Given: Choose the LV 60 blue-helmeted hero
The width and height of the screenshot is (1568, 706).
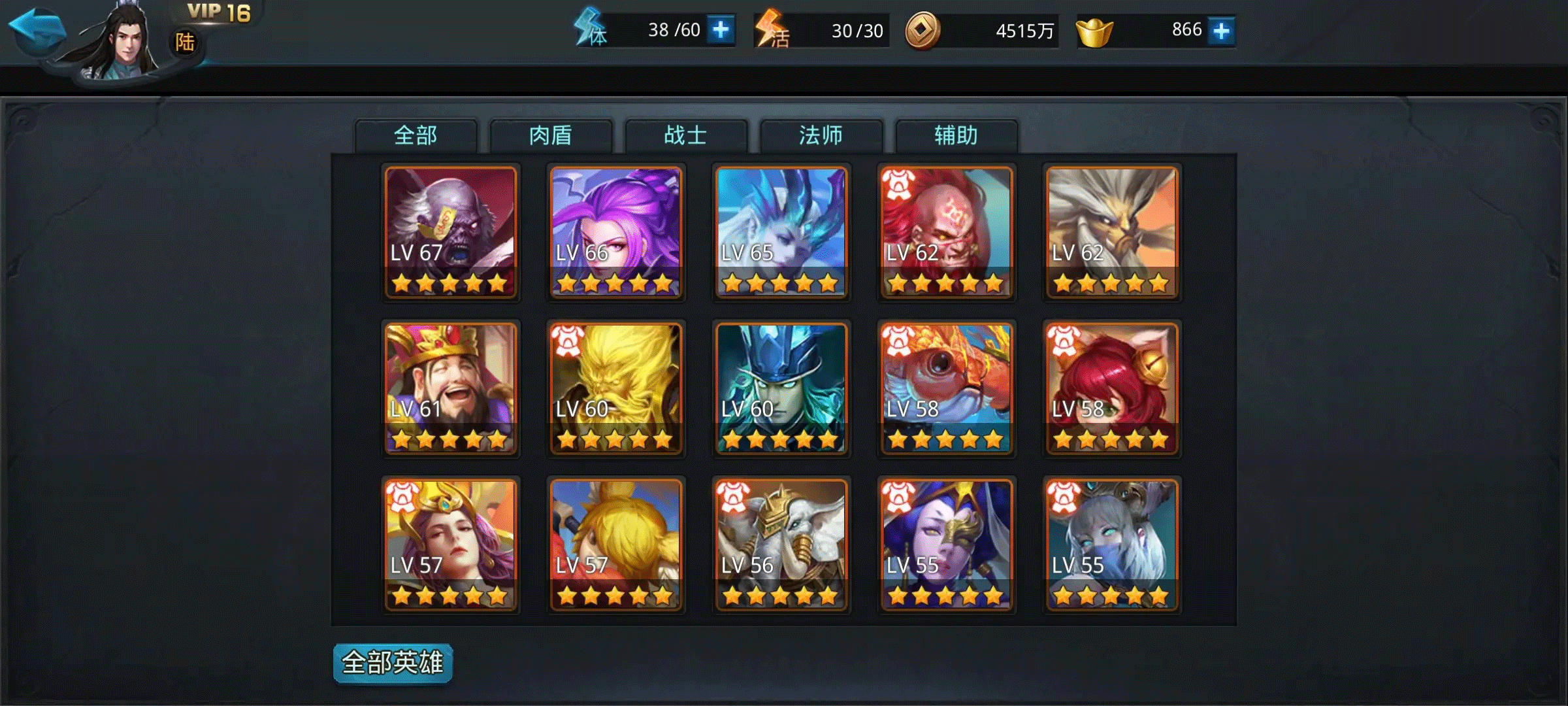Looking at the screenshot, I should (x=781, y=388).
